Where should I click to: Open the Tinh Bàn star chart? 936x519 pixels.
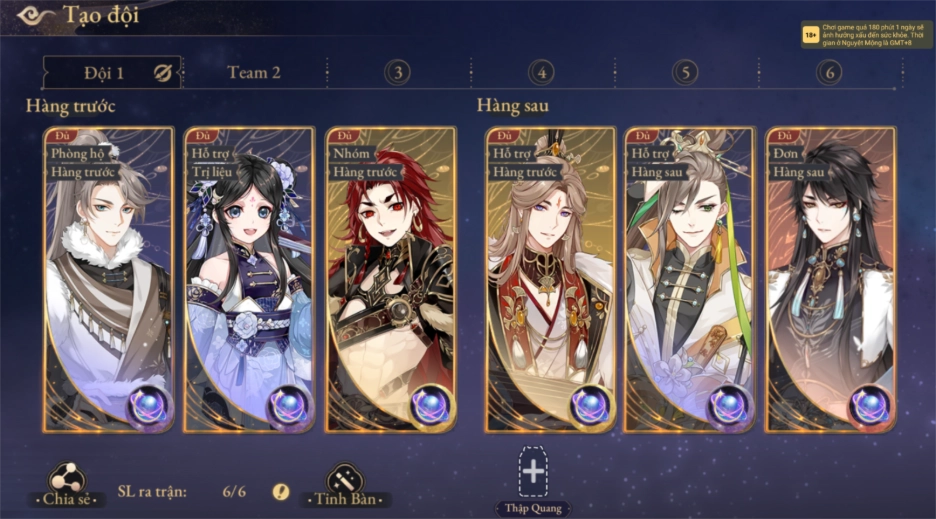pos(345,484)
